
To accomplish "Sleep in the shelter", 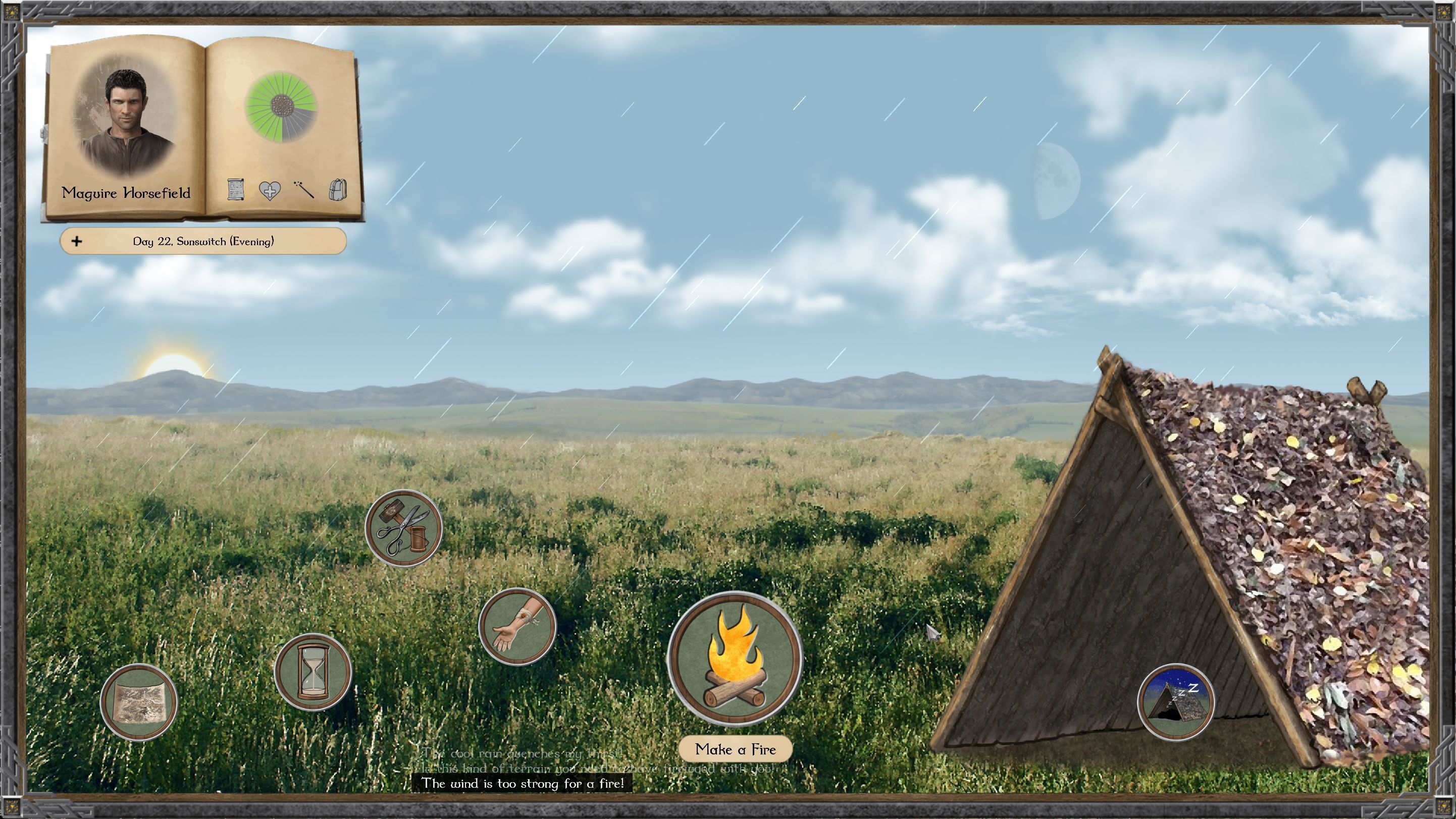I will pos(1176,702).
